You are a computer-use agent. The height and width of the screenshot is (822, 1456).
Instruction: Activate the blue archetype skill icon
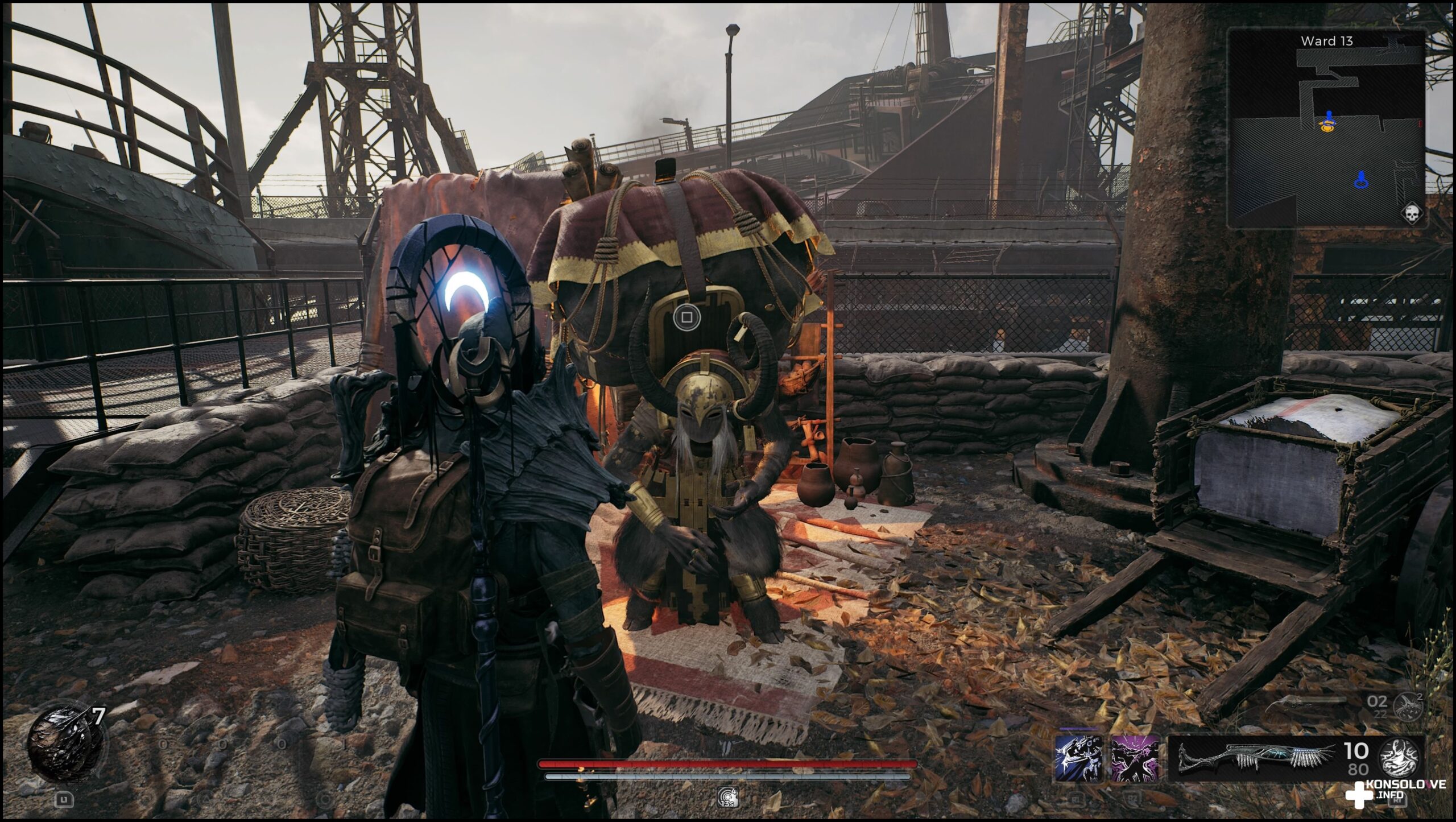pyautogui.click(x=1078, y=758)
